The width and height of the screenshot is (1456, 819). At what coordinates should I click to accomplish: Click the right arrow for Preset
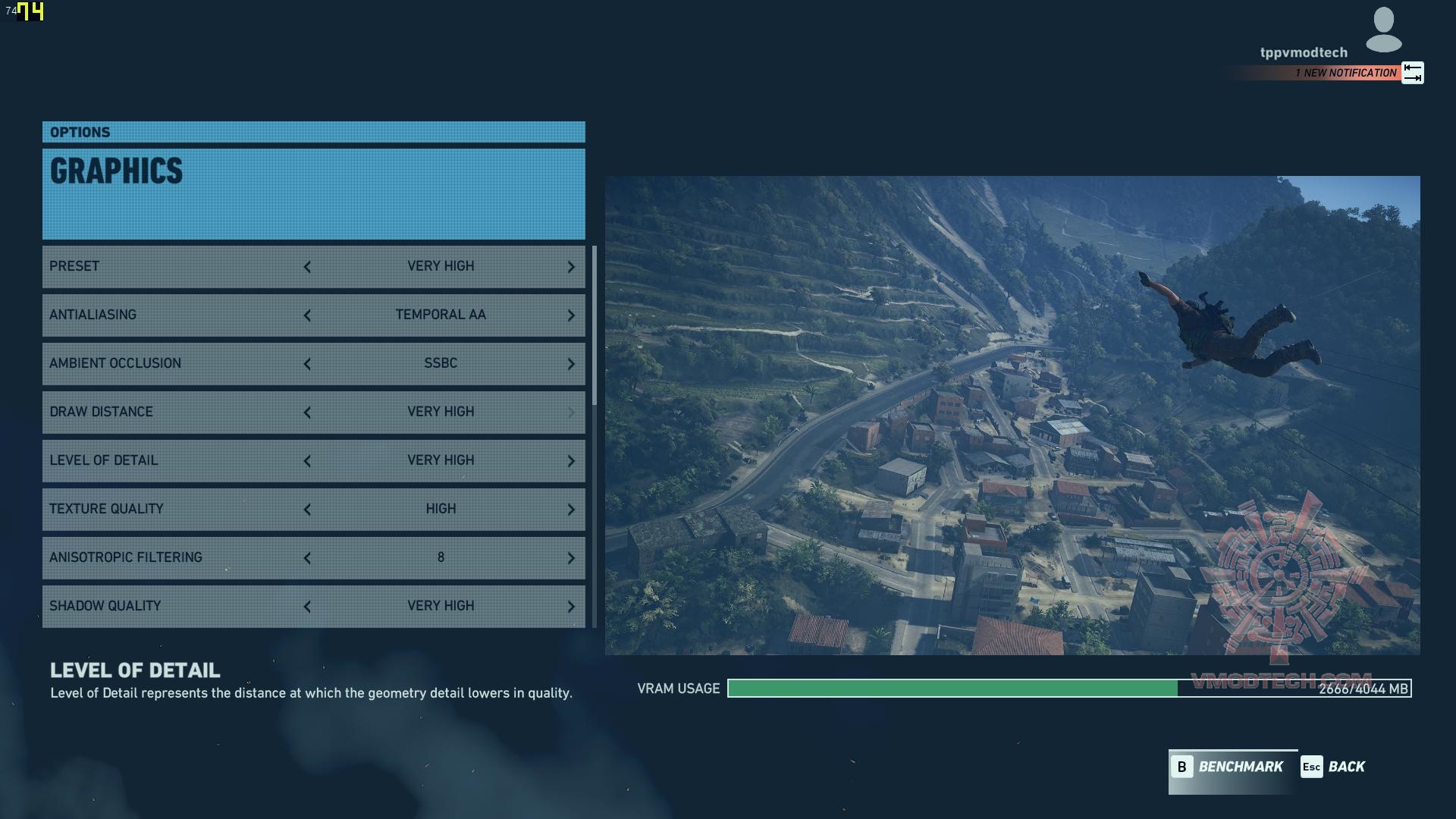[x=571, y=267]
